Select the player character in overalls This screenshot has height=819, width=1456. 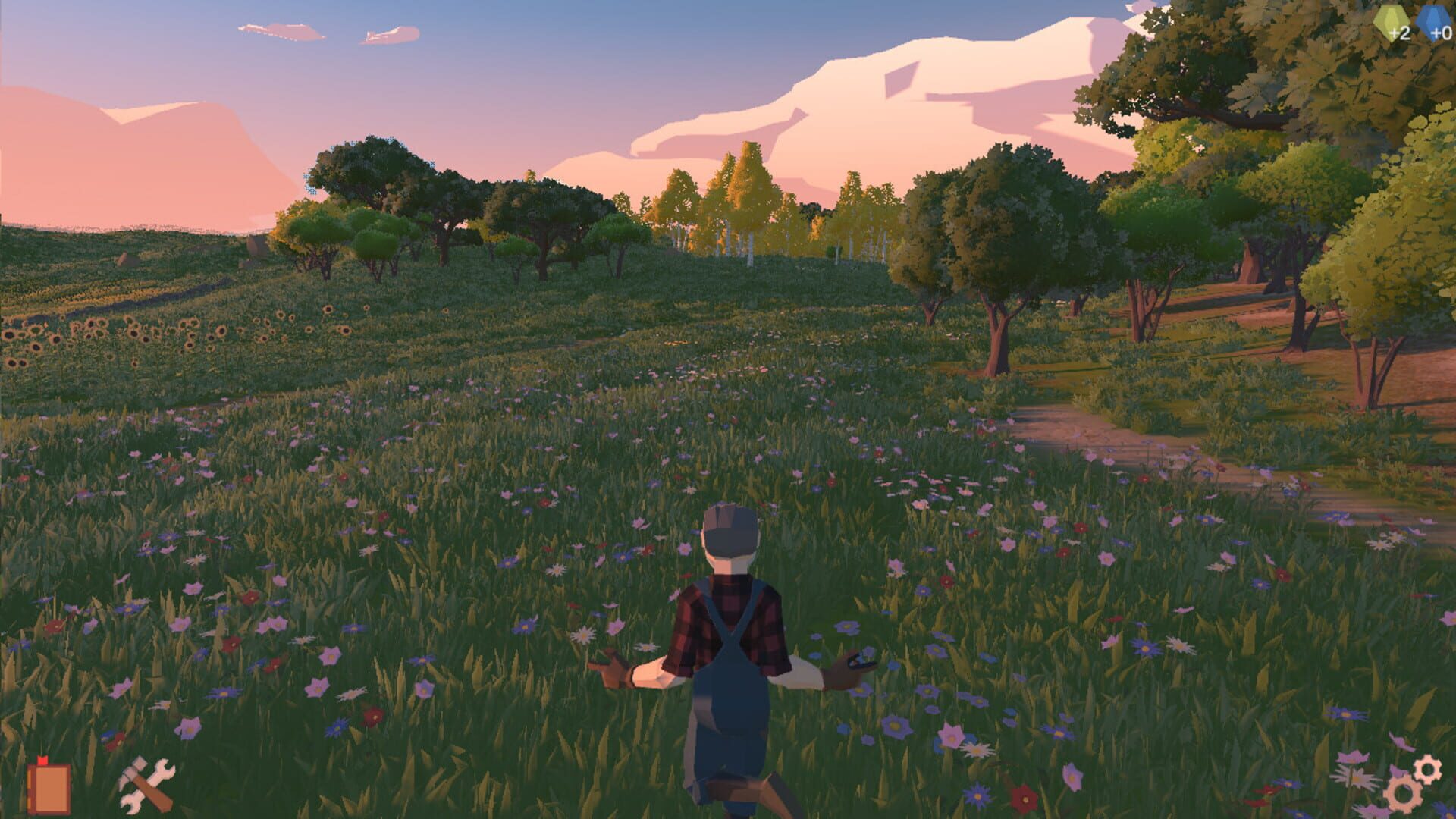point(732,652)
